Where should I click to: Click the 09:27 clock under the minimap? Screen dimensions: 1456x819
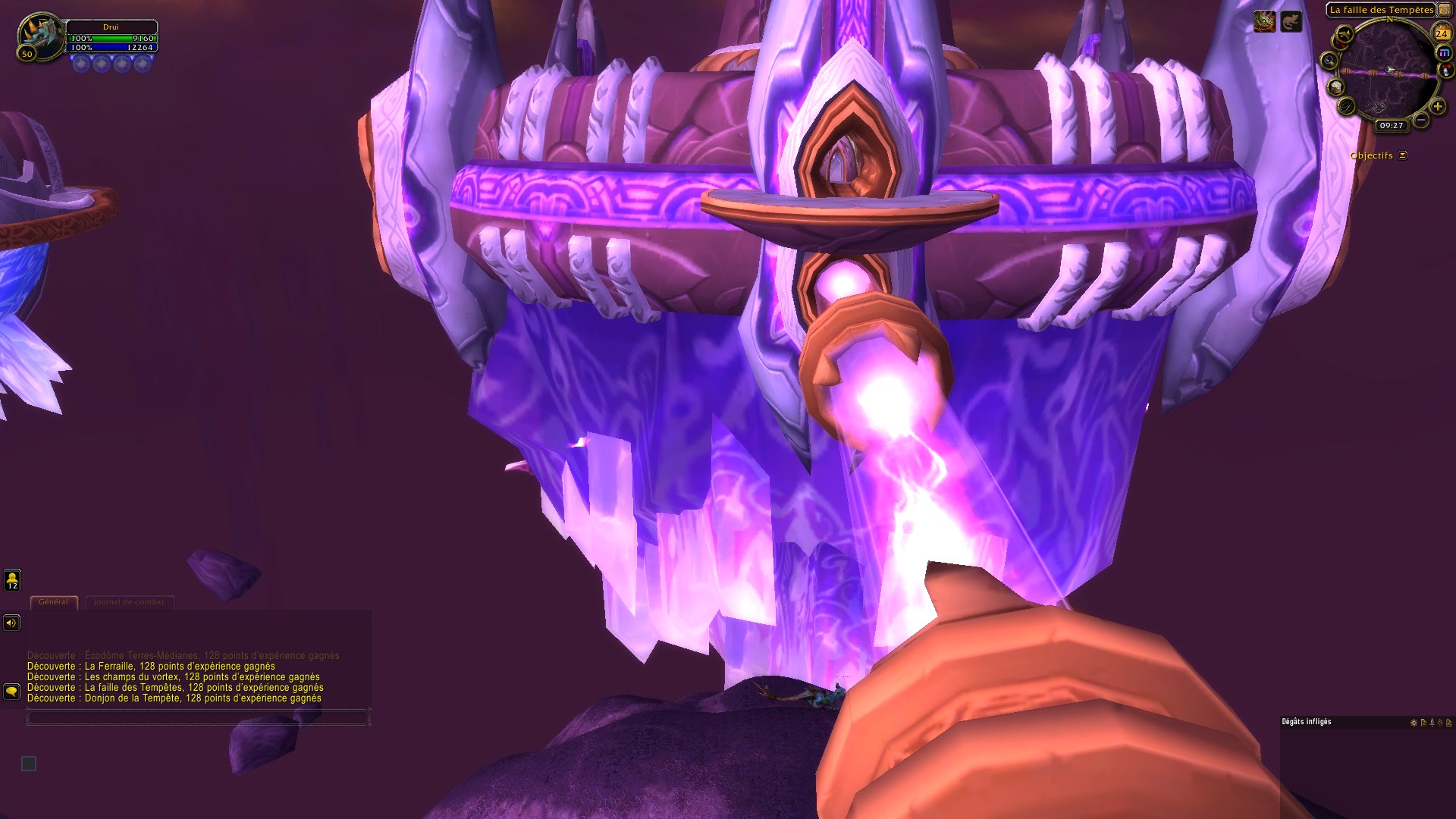[1391, 125]
